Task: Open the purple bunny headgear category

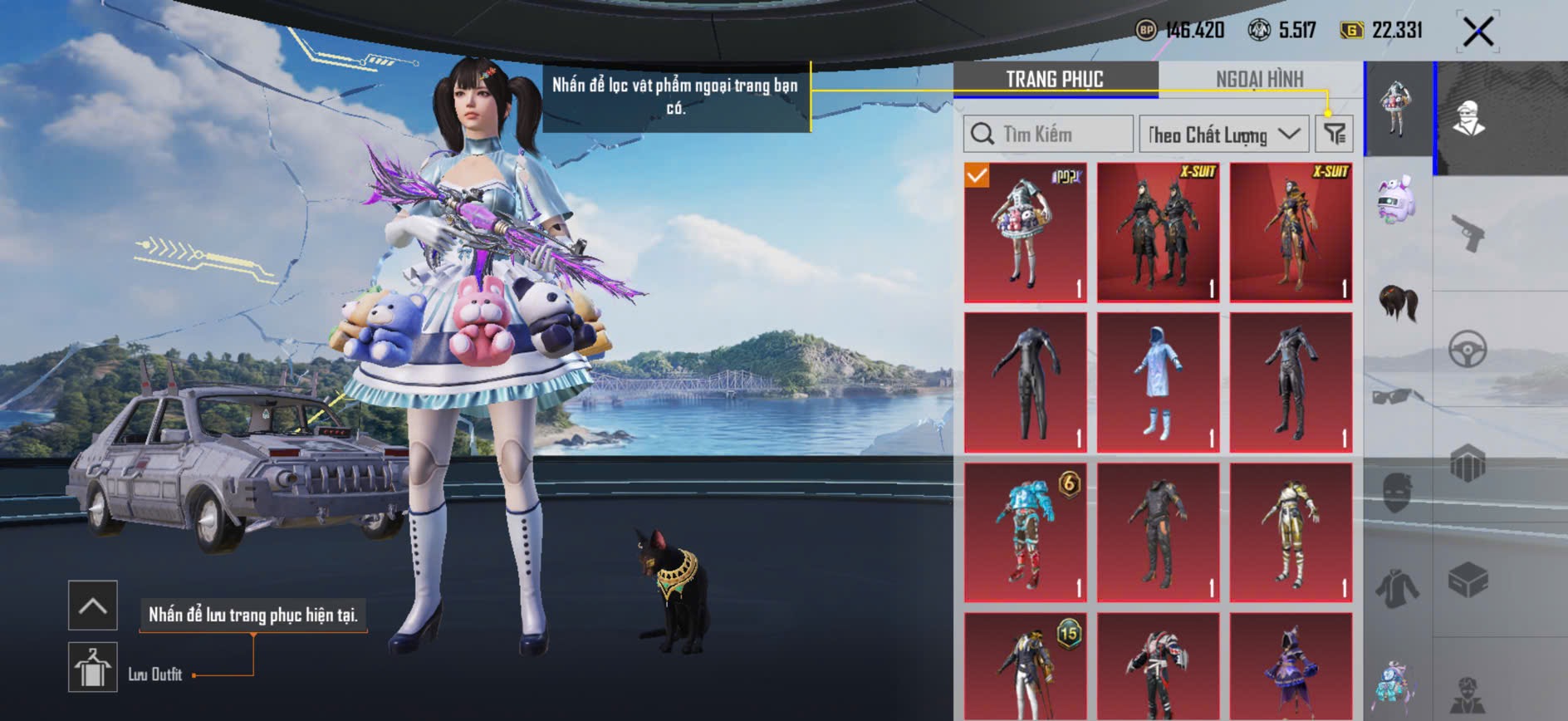Action: (1397, 199)
